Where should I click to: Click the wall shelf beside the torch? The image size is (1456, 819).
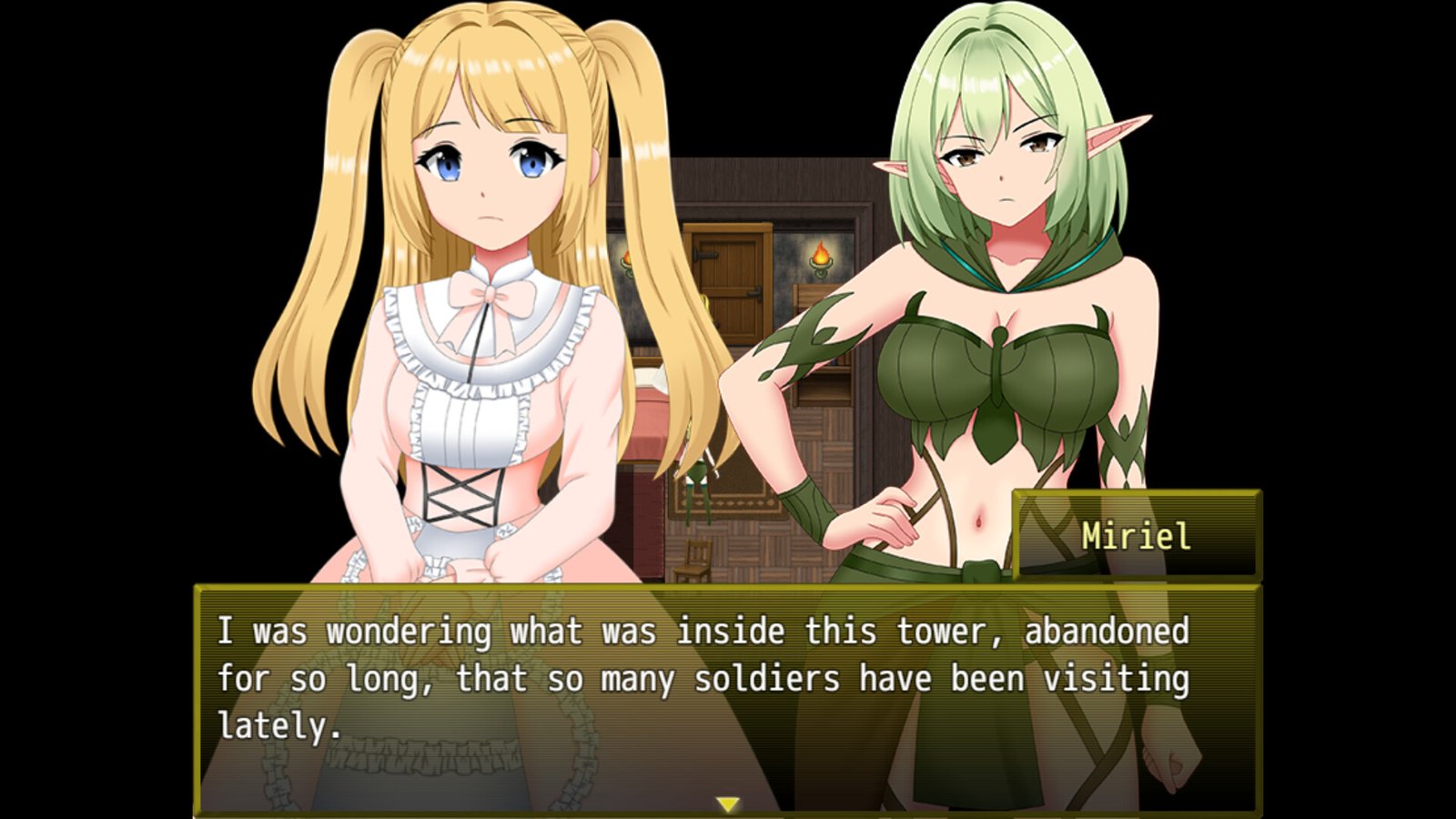point(822,382)
